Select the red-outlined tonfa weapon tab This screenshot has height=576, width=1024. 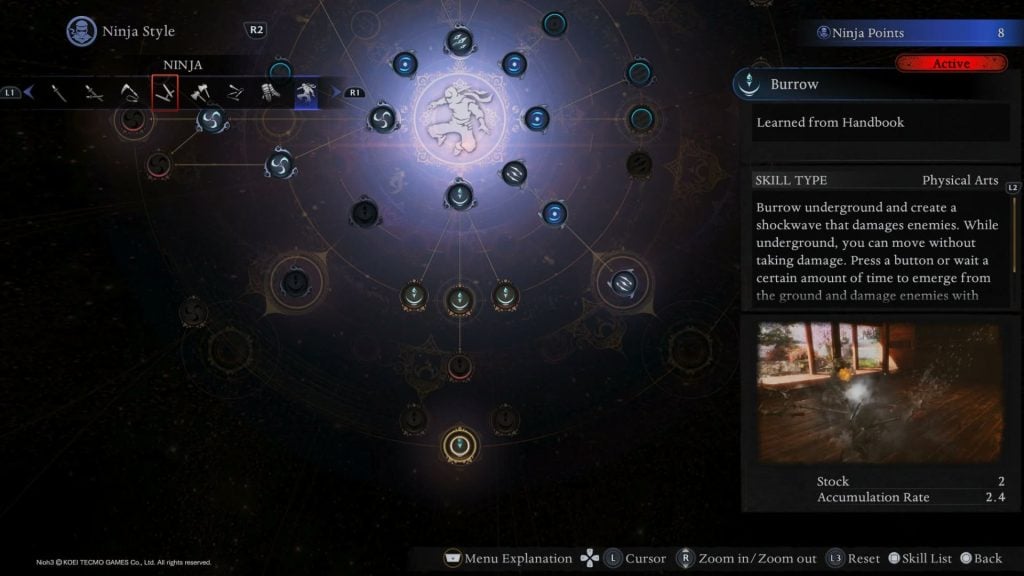(165, 93)
